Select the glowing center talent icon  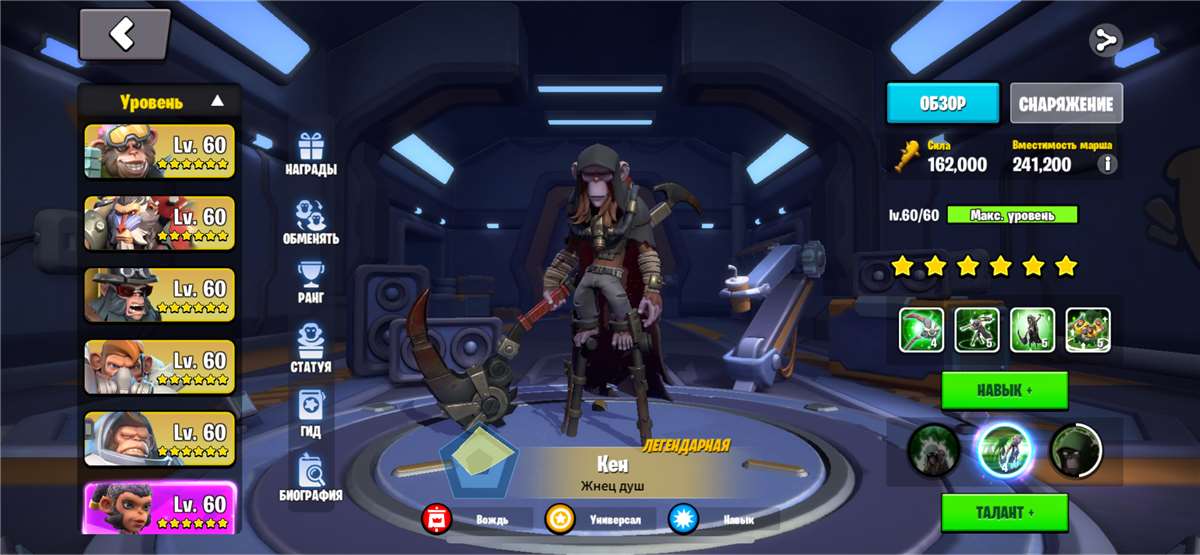coord(1003,451)
